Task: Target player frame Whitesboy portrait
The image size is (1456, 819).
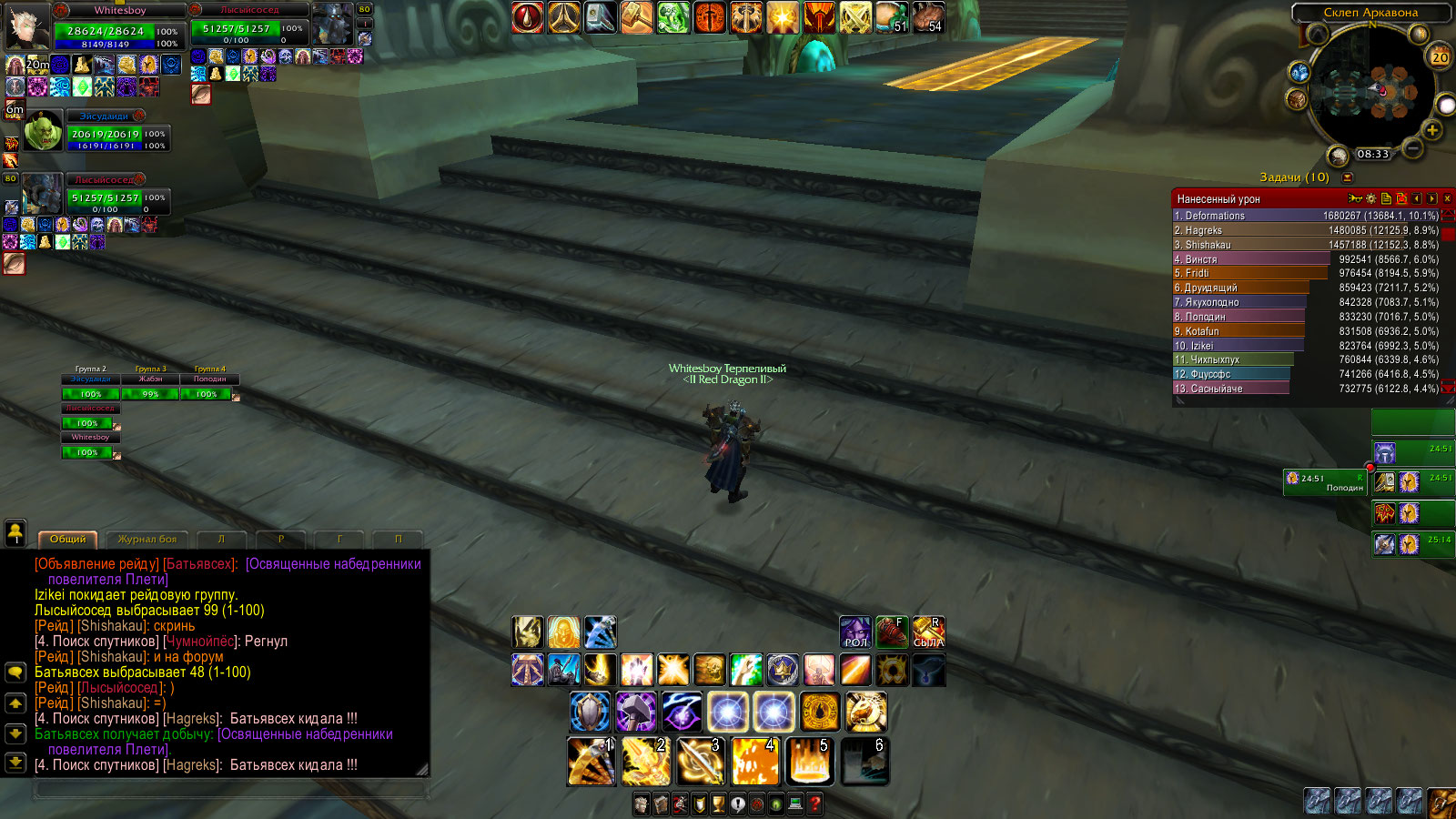Action: [x=27, y=27]
